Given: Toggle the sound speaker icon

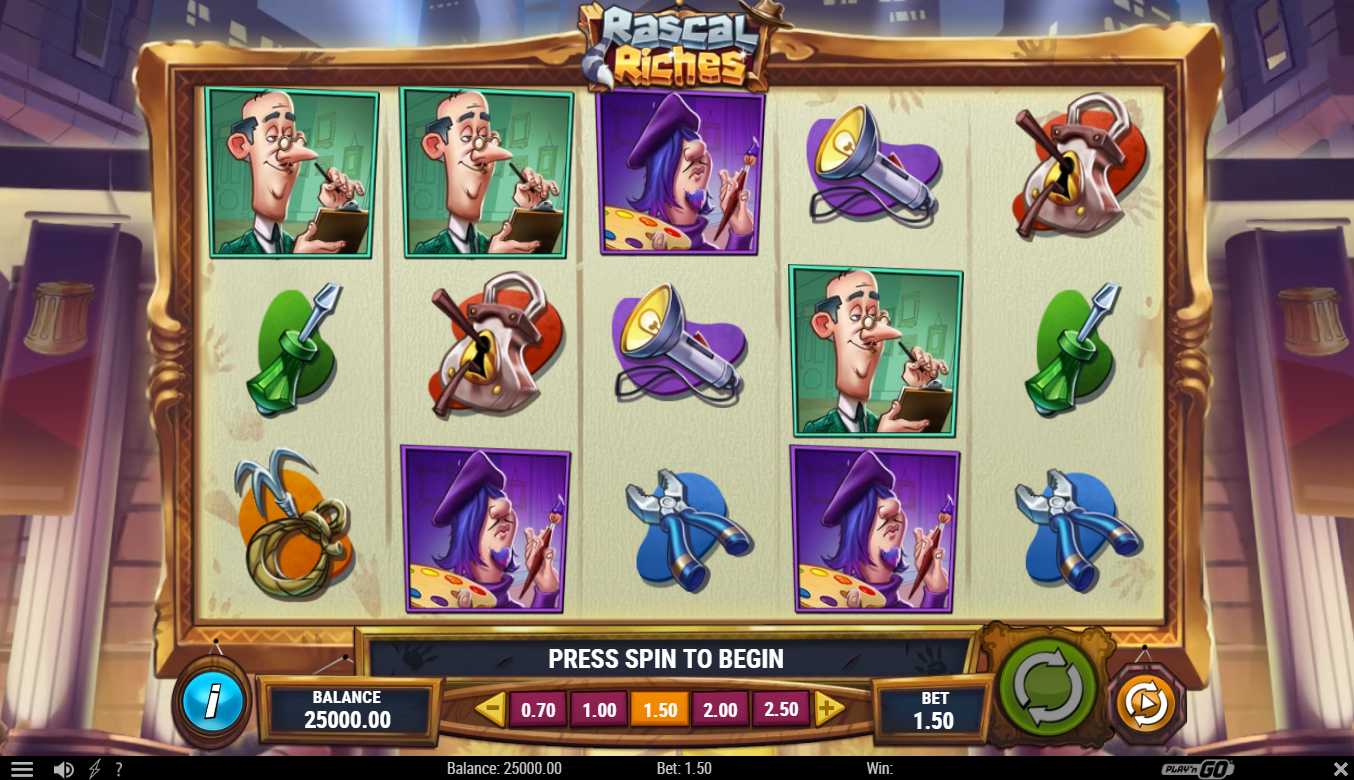Looking at the screenshot, I should (63, 769).
